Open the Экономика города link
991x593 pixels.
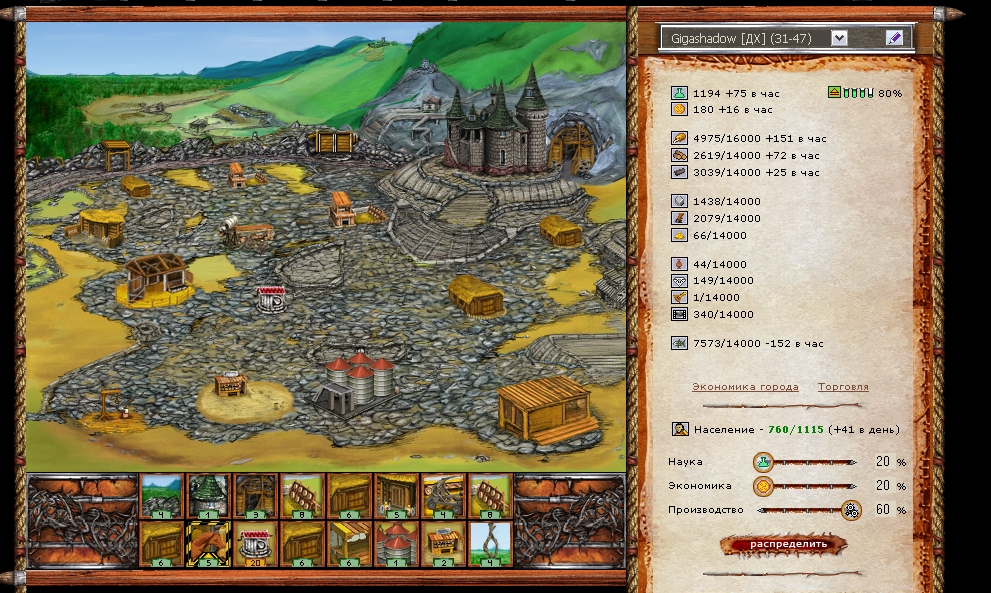click(x=744, y=387)
